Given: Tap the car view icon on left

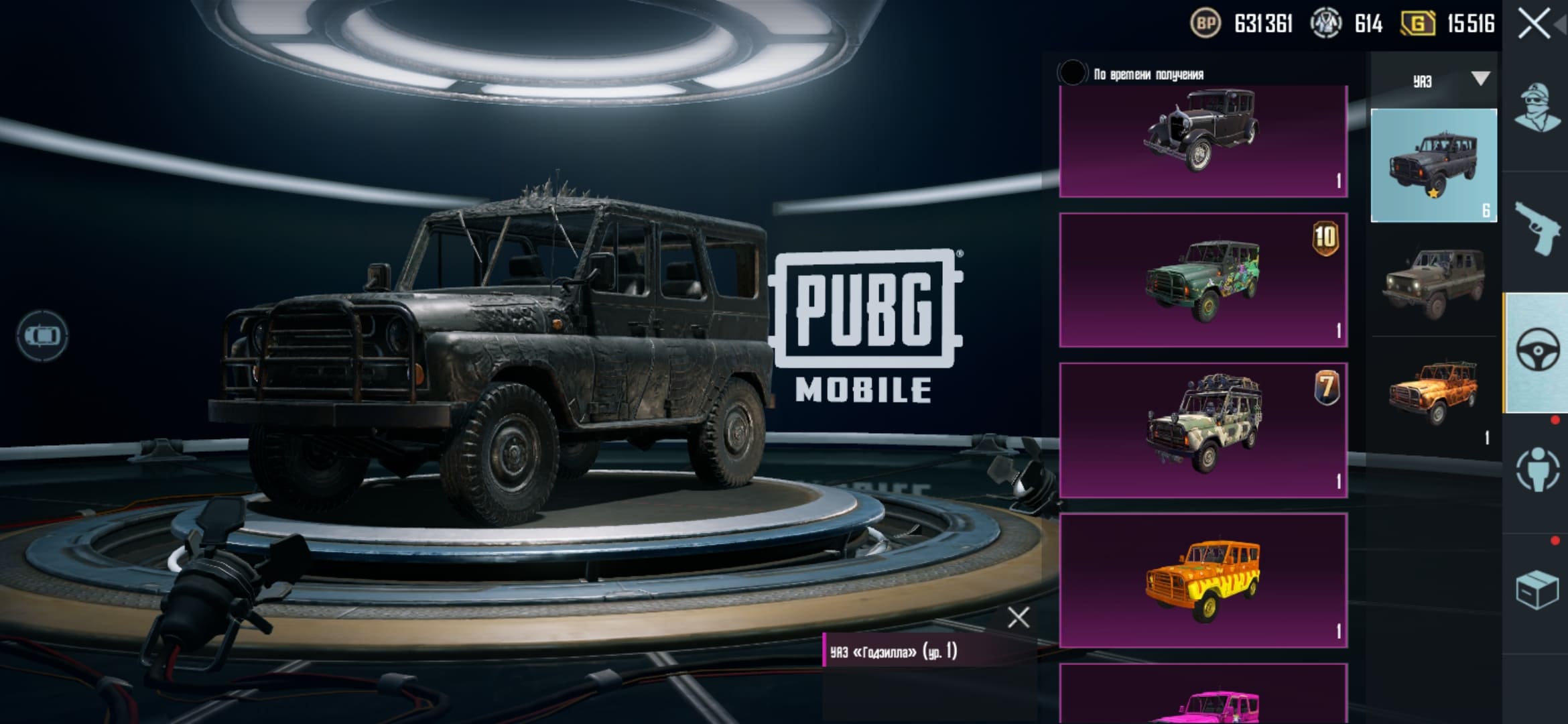Looking at the screenshot, I should point(42,335).
